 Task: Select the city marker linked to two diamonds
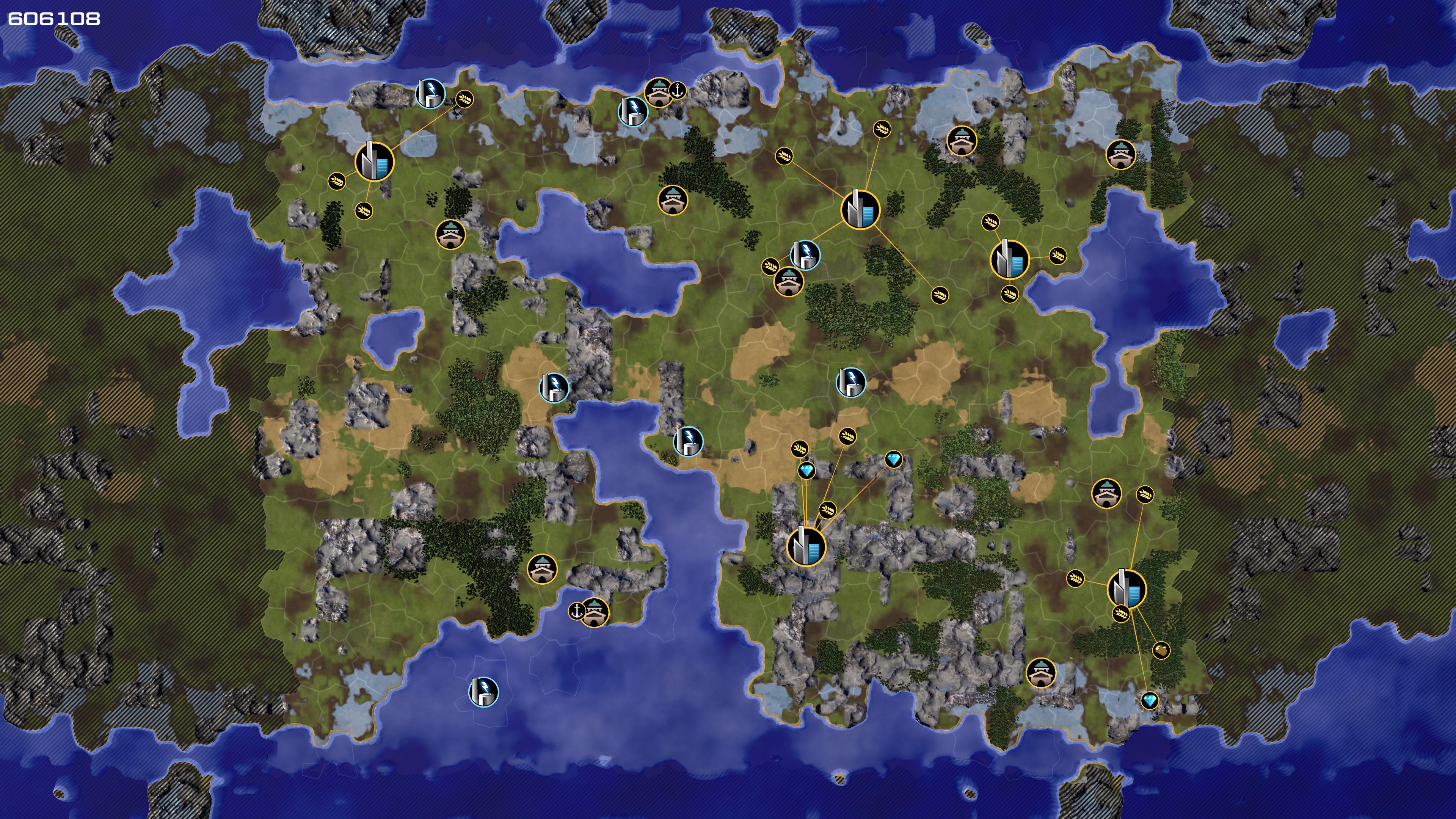[806, 546]
